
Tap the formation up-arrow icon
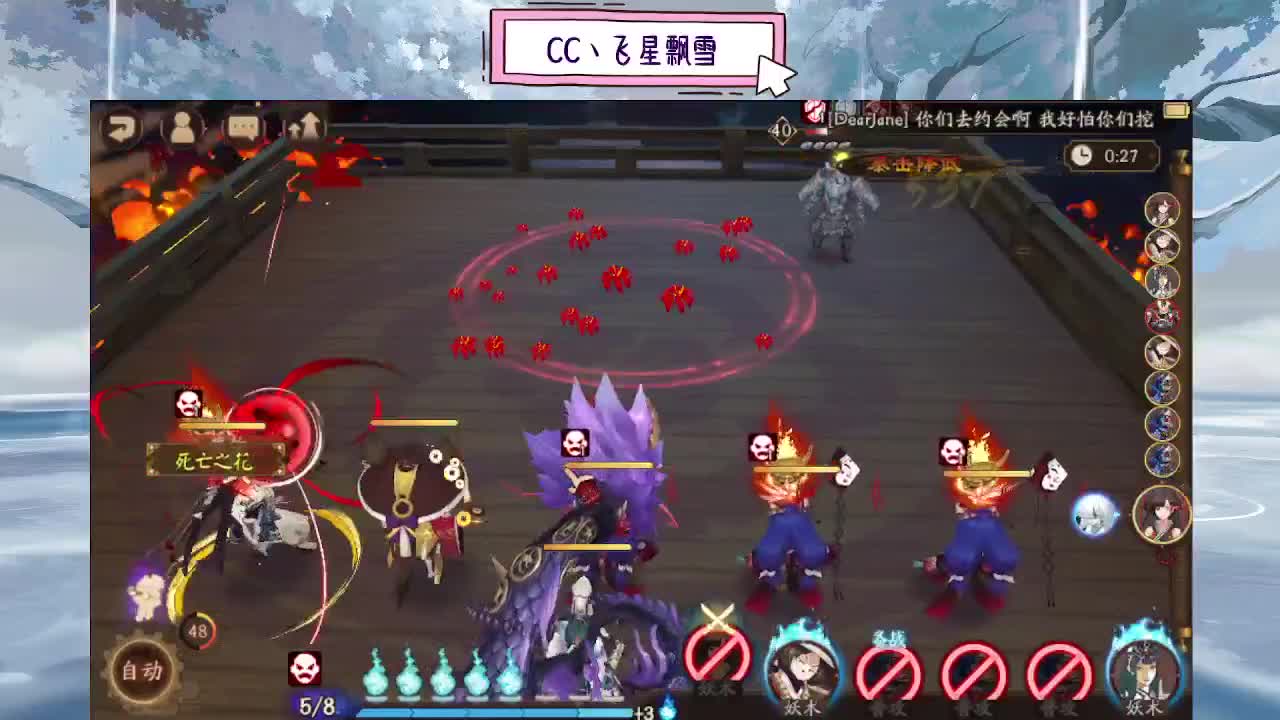pyautogui.click(x=305, y=128)
